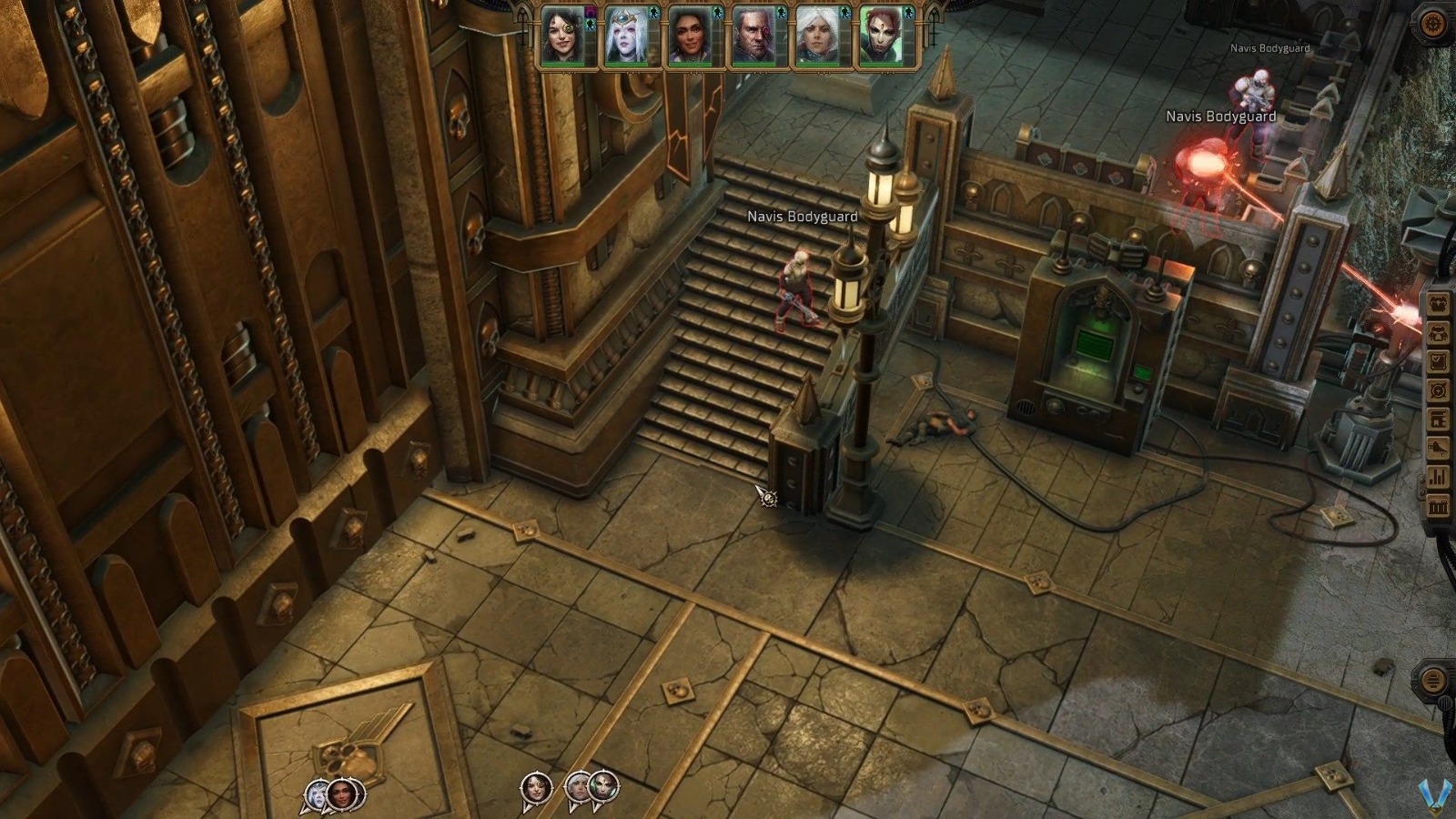Screen dimensions: 1456x819
Task: Click the status effect icon on Heinrix's portrait
Action: point(780,11)
